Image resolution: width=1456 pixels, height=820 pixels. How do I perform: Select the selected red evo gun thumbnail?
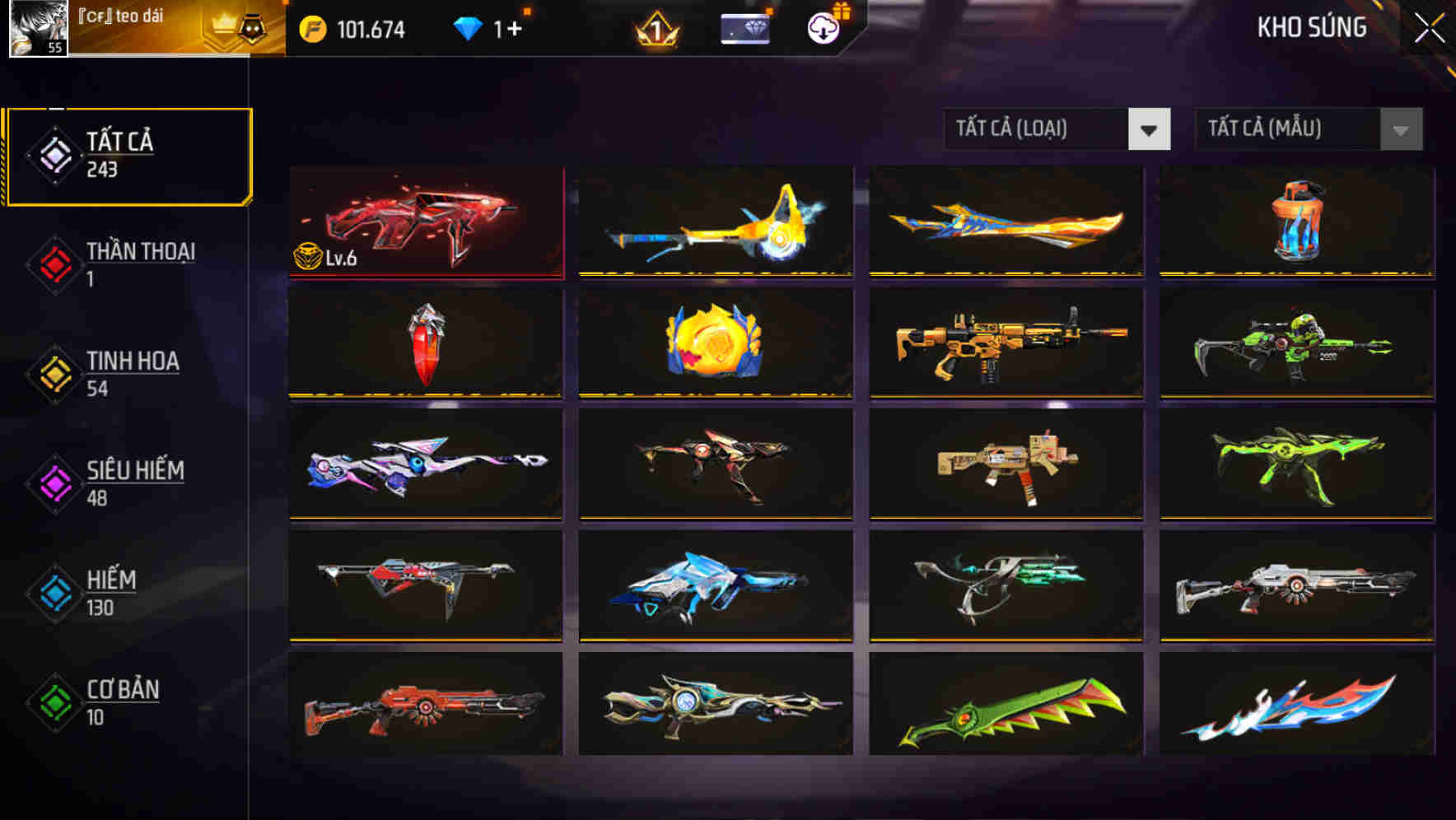pos(426,222)
